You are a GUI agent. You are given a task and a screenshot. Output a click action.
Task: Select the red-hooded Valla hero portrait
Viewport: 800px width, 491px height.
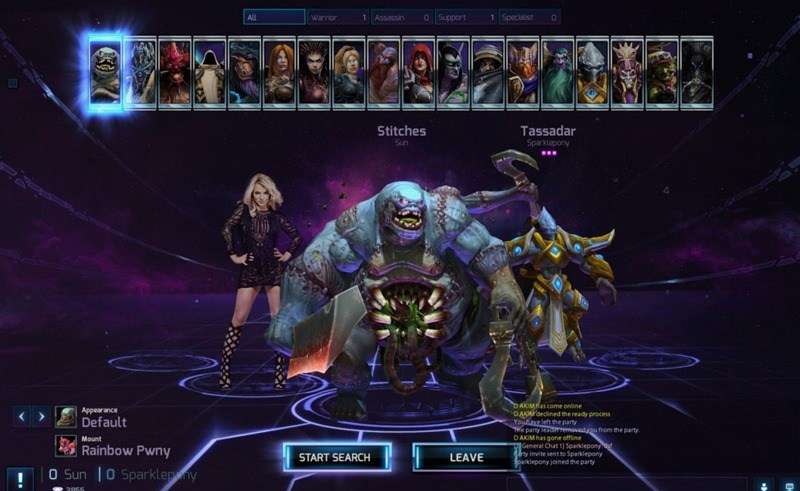point(418,72)
